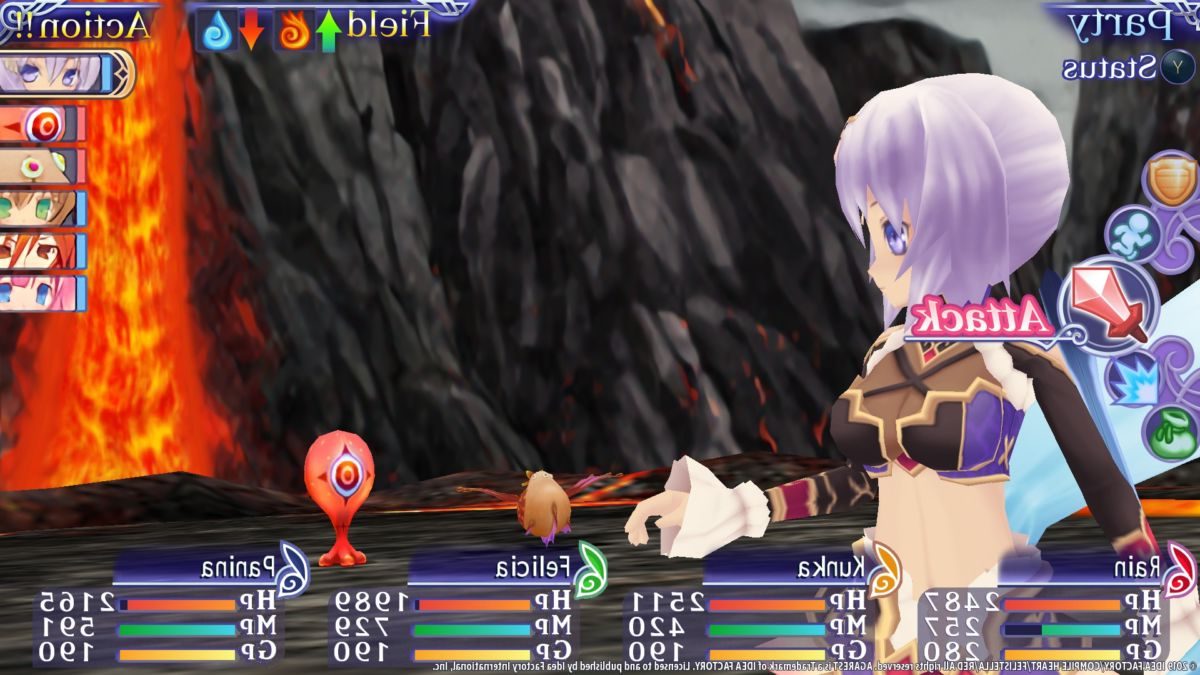This screenshot has height=675, width=1200.
Task: Pick the running figure escape command
Action: pos(1133,234)
